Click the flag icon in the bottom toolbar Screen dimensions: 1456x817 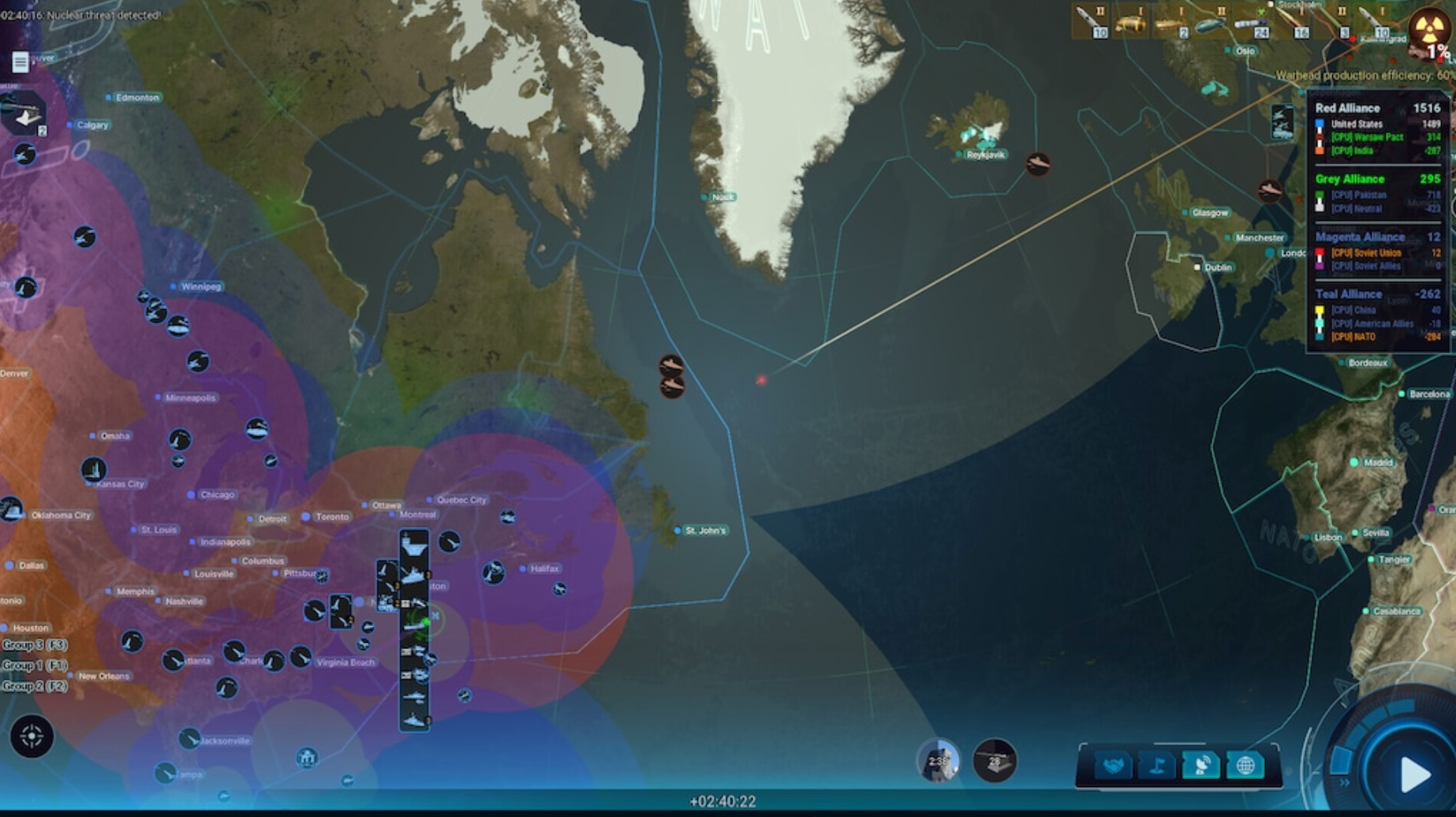1157,765
